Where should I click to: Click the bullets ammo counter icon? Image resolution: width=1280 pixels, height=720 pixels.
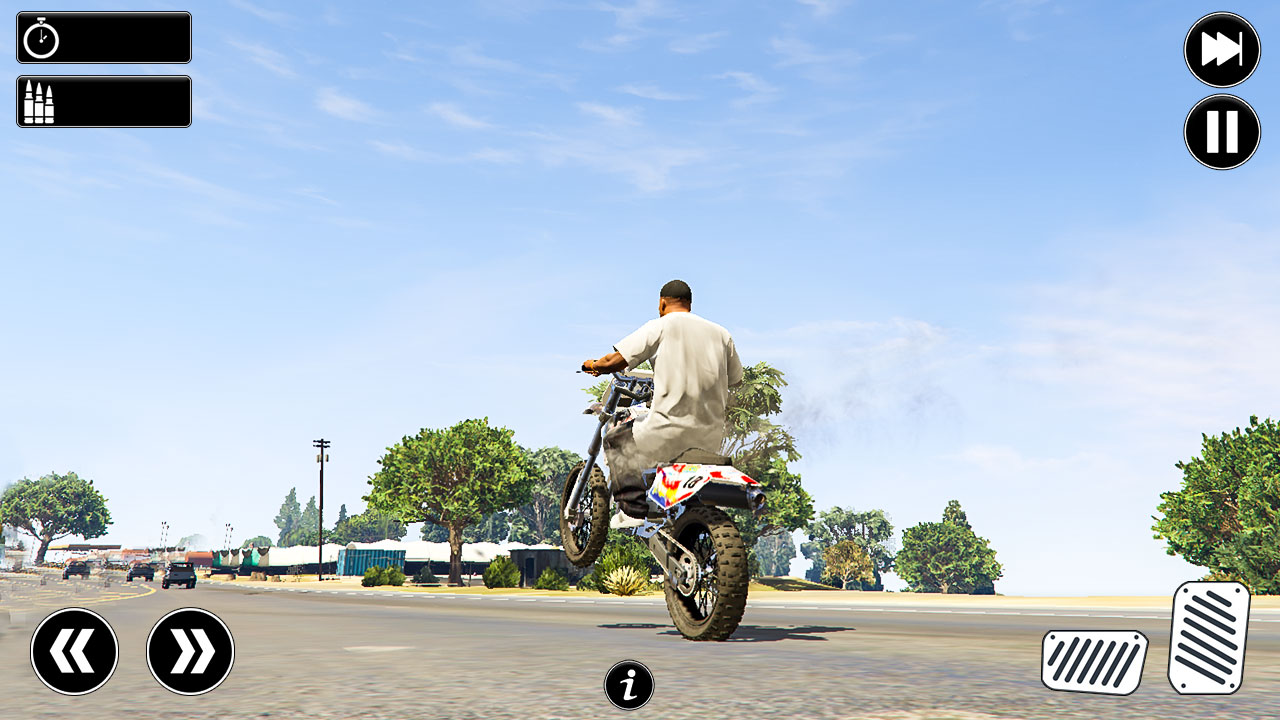(x=37, y=102)
